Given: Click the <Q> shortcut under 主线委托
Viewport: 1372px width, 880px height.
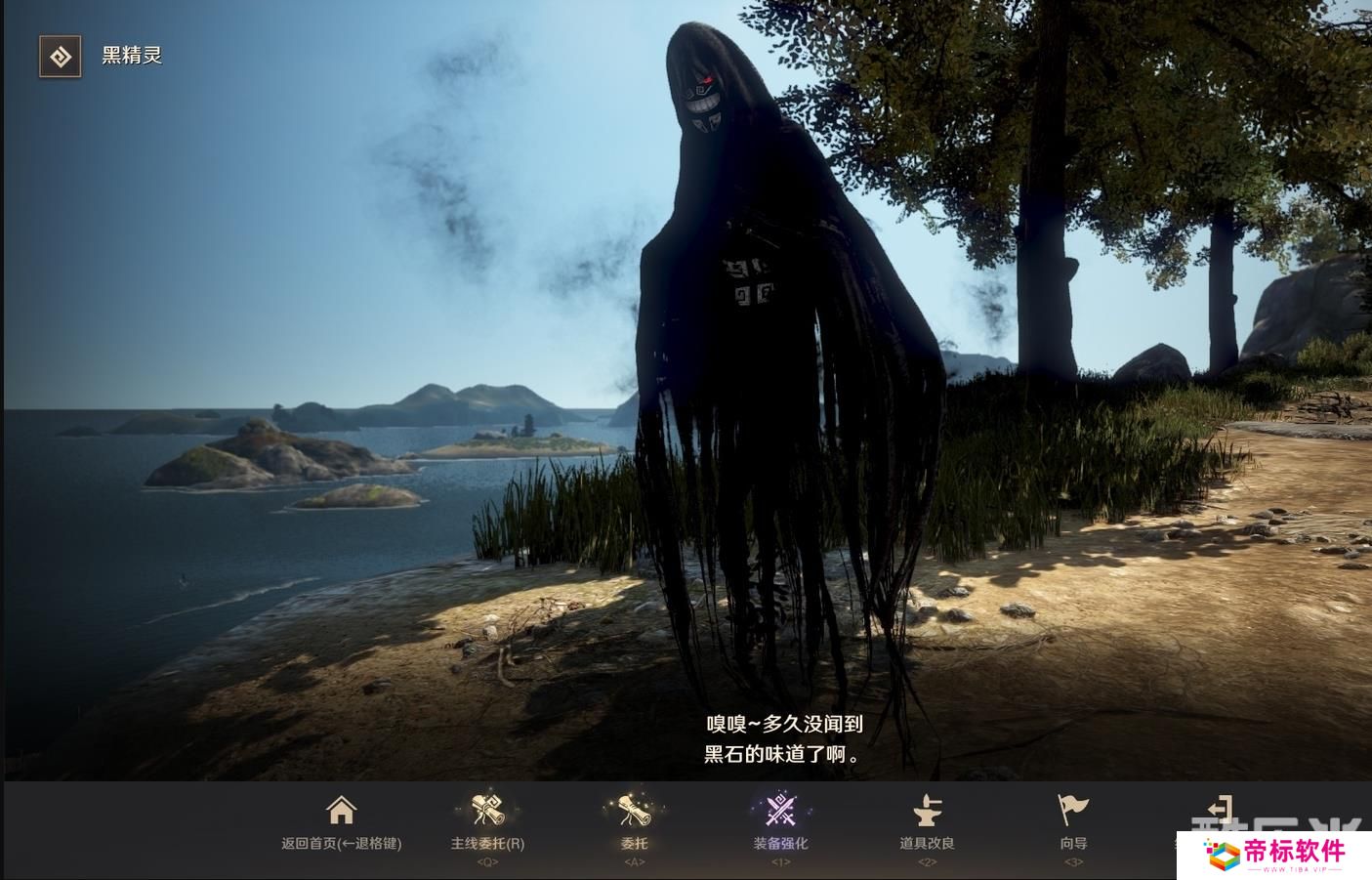Looking at the screenshot, I should (x=487, y=861).
